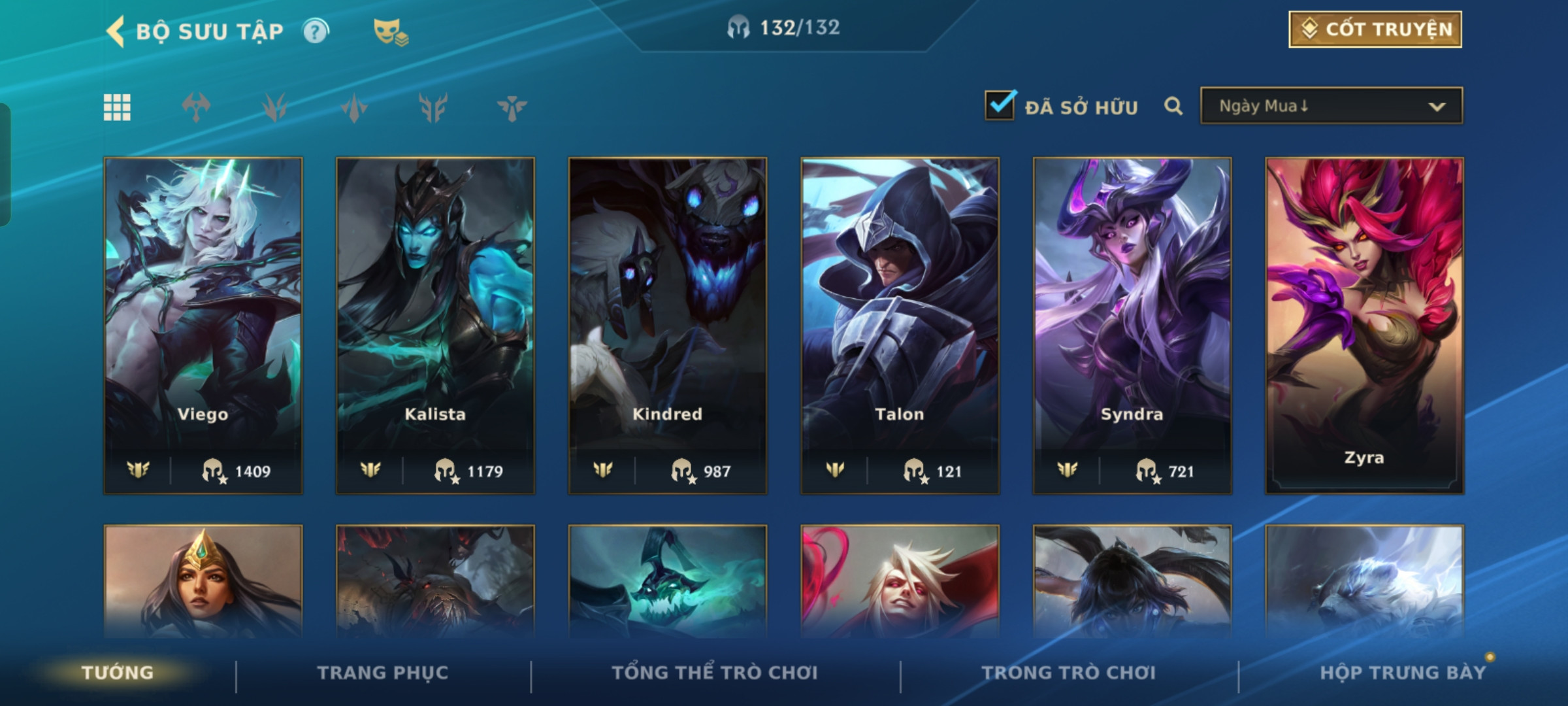Screen dimensions: 1568x706
Task: Click the golden mask and coins icon
Action: [x=390, y=31]
